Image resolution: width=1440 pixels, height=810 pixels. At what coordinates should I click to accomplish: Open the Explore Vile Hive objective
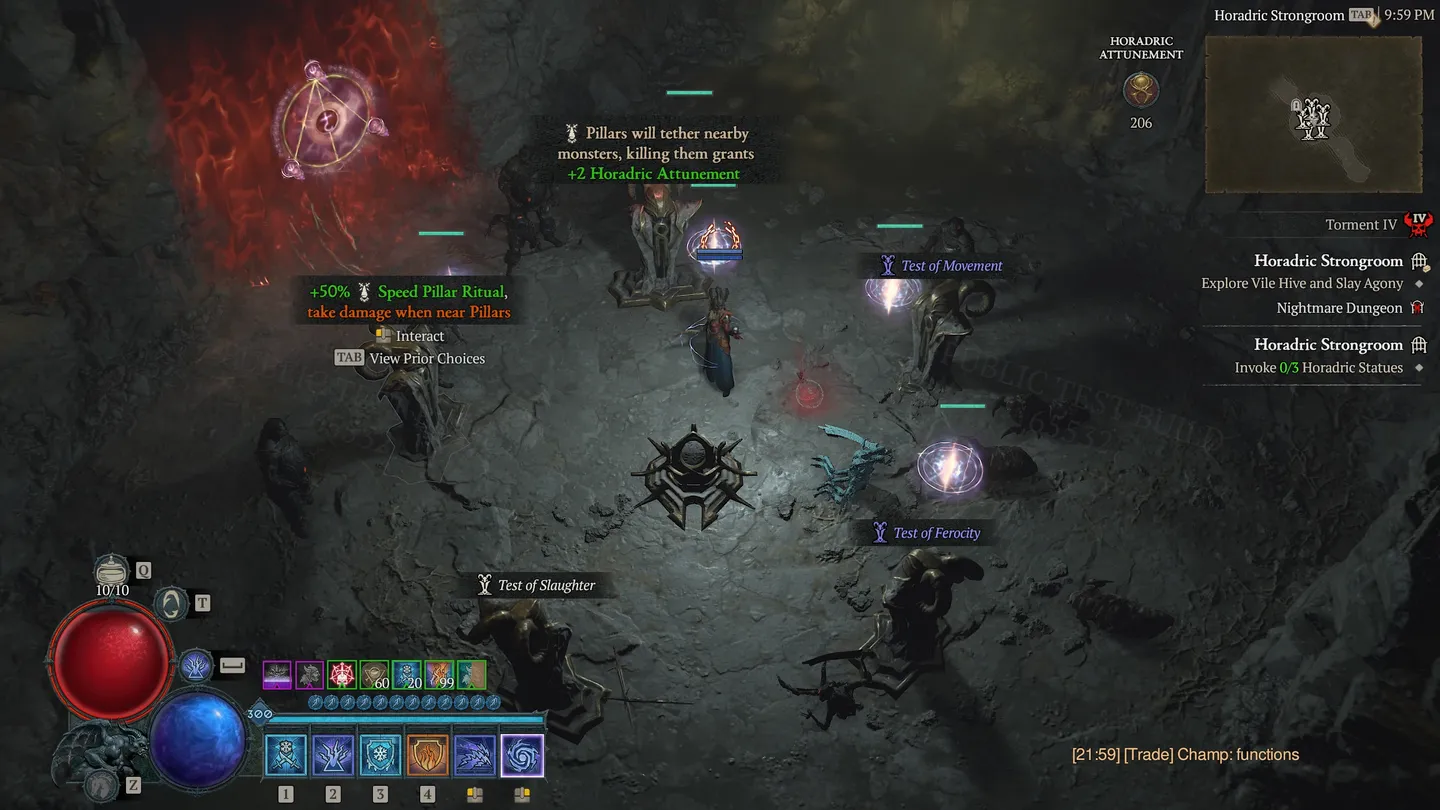[1302, 283]
